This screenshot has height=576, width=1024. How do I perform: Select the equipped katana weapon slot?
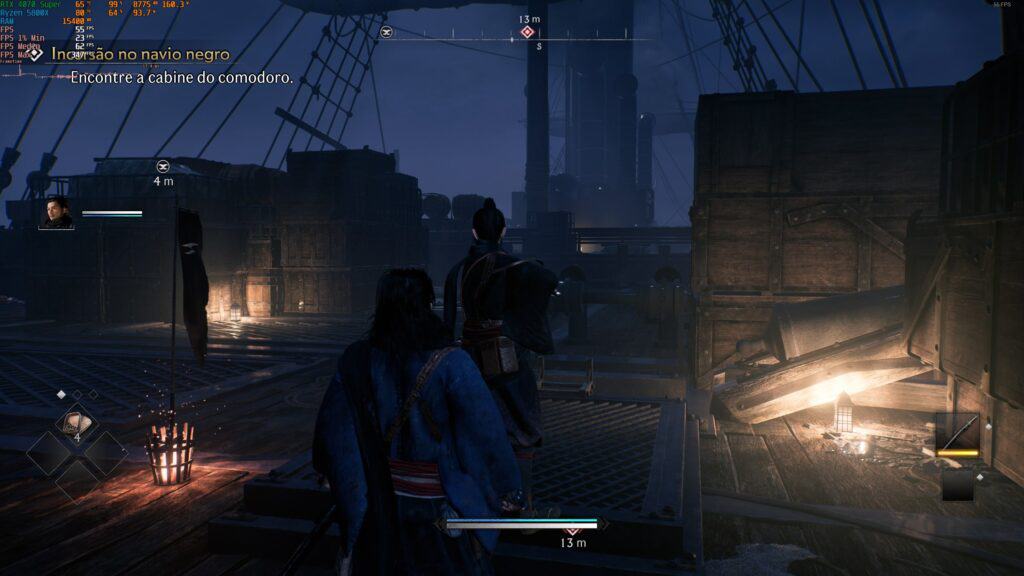click(957, 433)
